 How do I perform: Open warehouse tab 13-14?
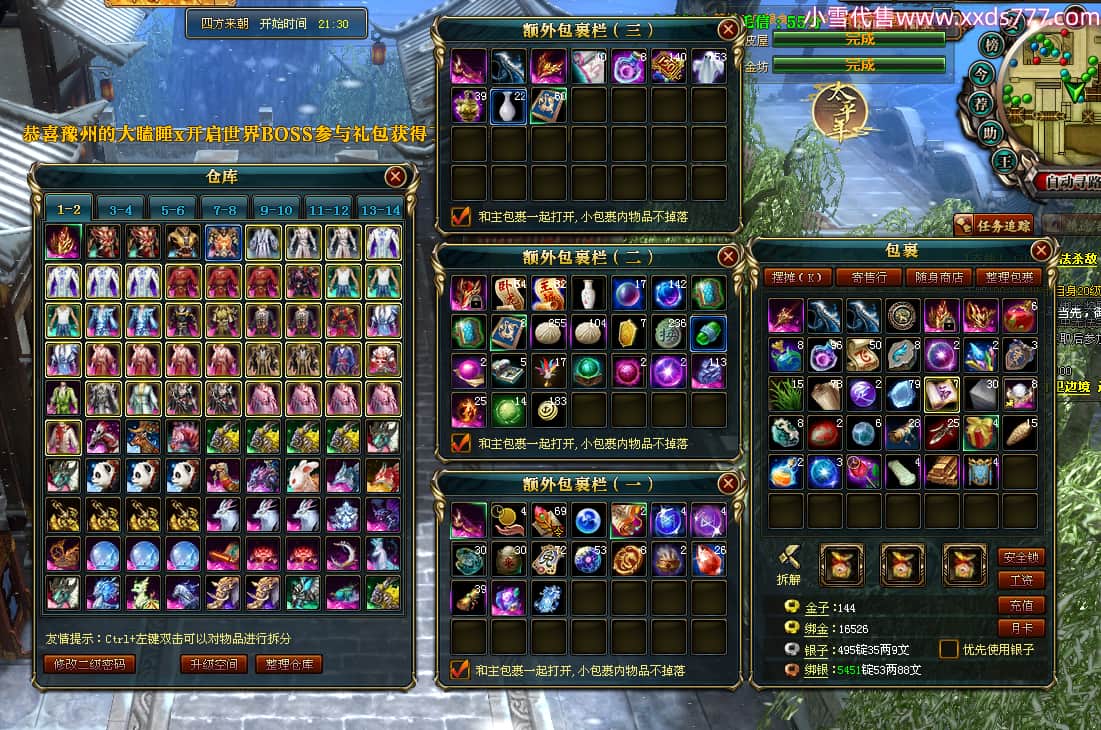(x=380, y=209)
